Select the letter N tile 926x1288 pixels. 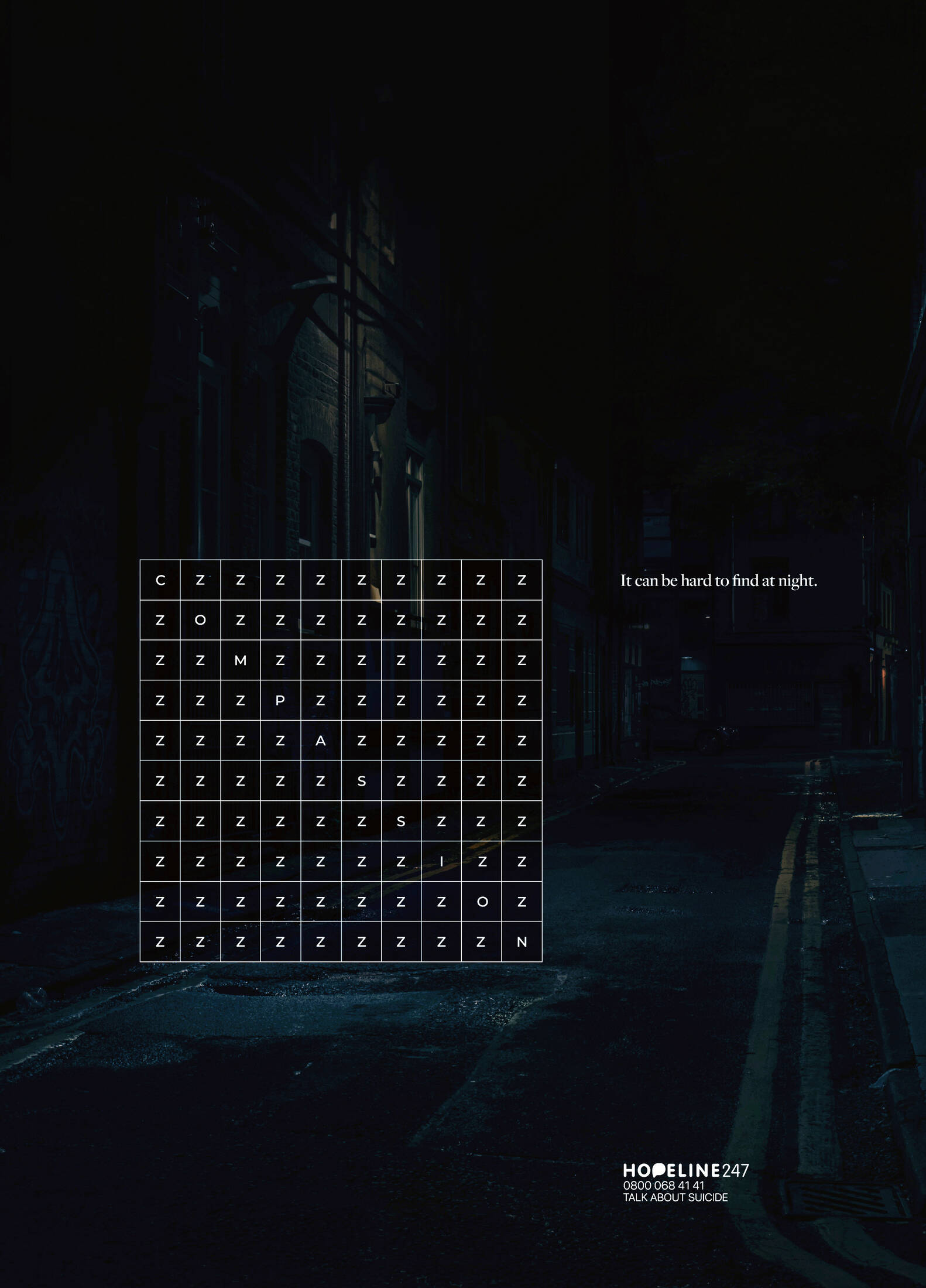(522, 942)
